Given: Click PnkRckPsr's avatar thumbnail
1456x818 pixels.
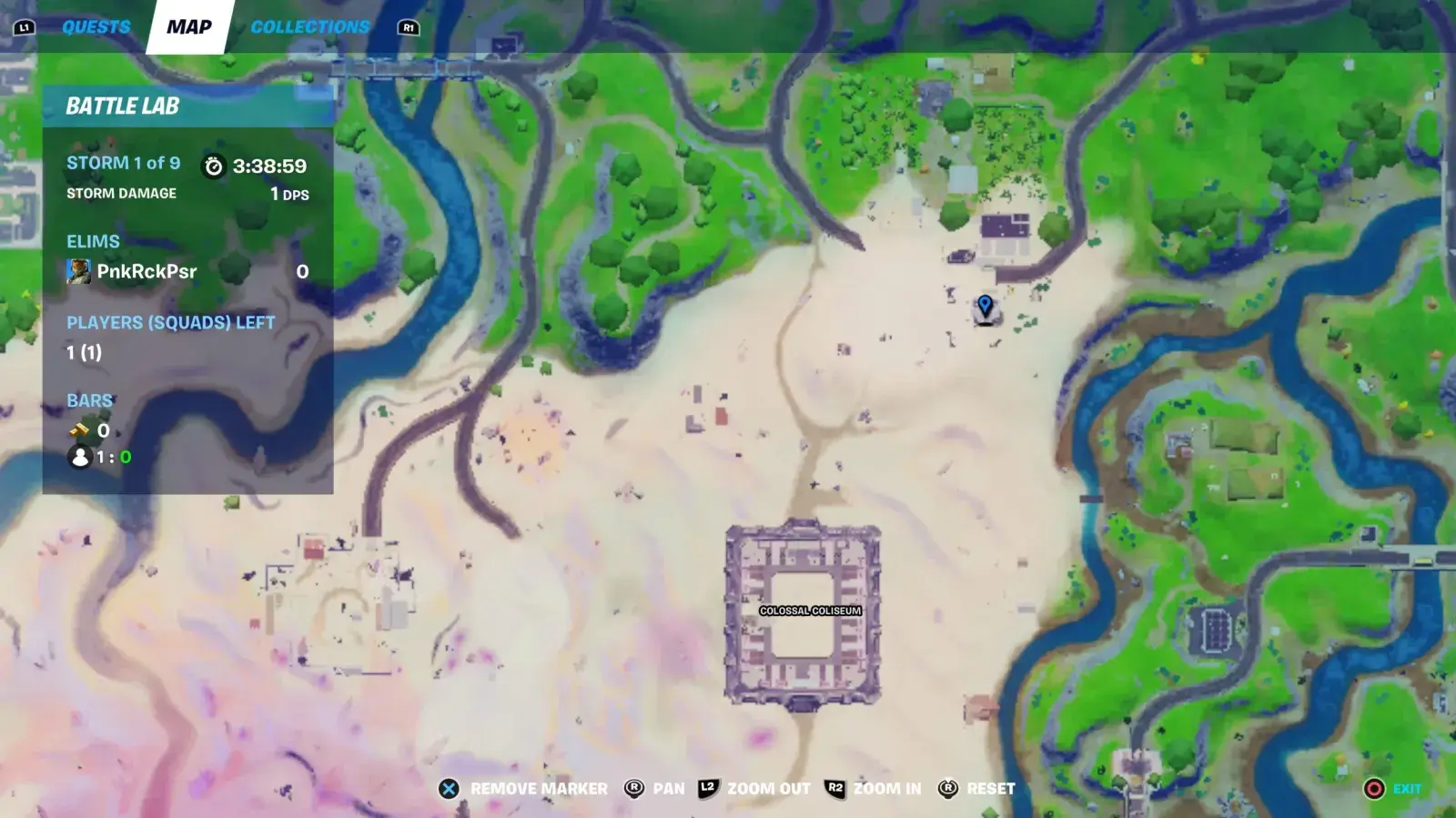Looking at the screenshot, I should (79, 270).
